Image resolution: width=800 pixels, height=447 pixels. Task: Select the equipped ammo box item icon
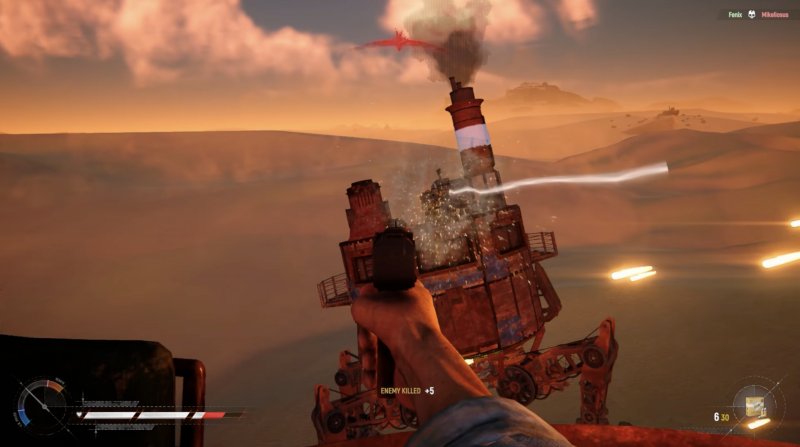(754, 407)
